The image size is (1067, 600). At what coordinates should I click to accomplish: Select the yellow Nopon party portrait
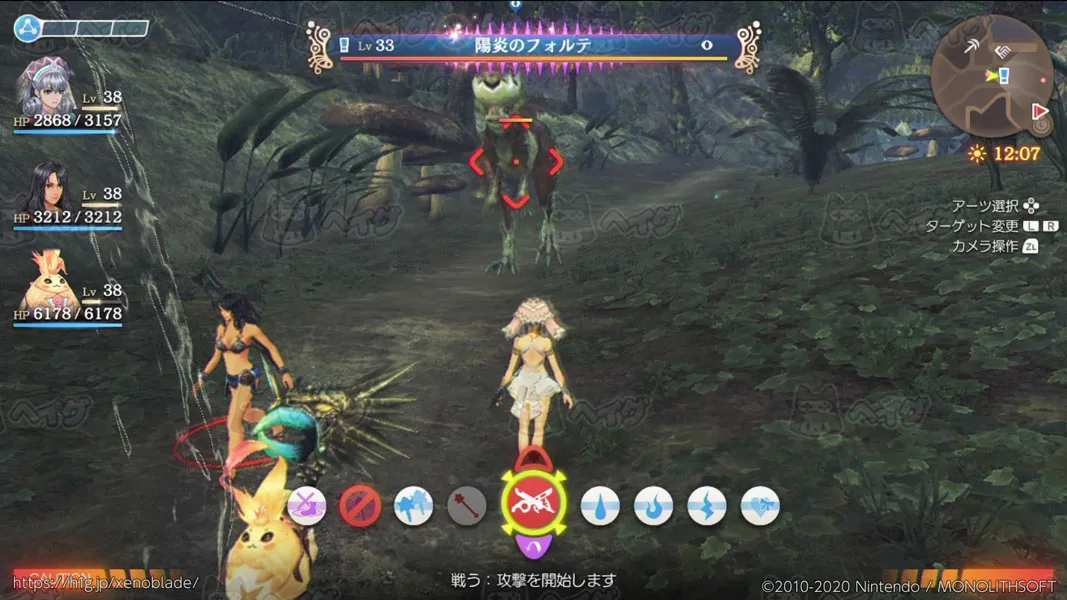coord(45,289)
